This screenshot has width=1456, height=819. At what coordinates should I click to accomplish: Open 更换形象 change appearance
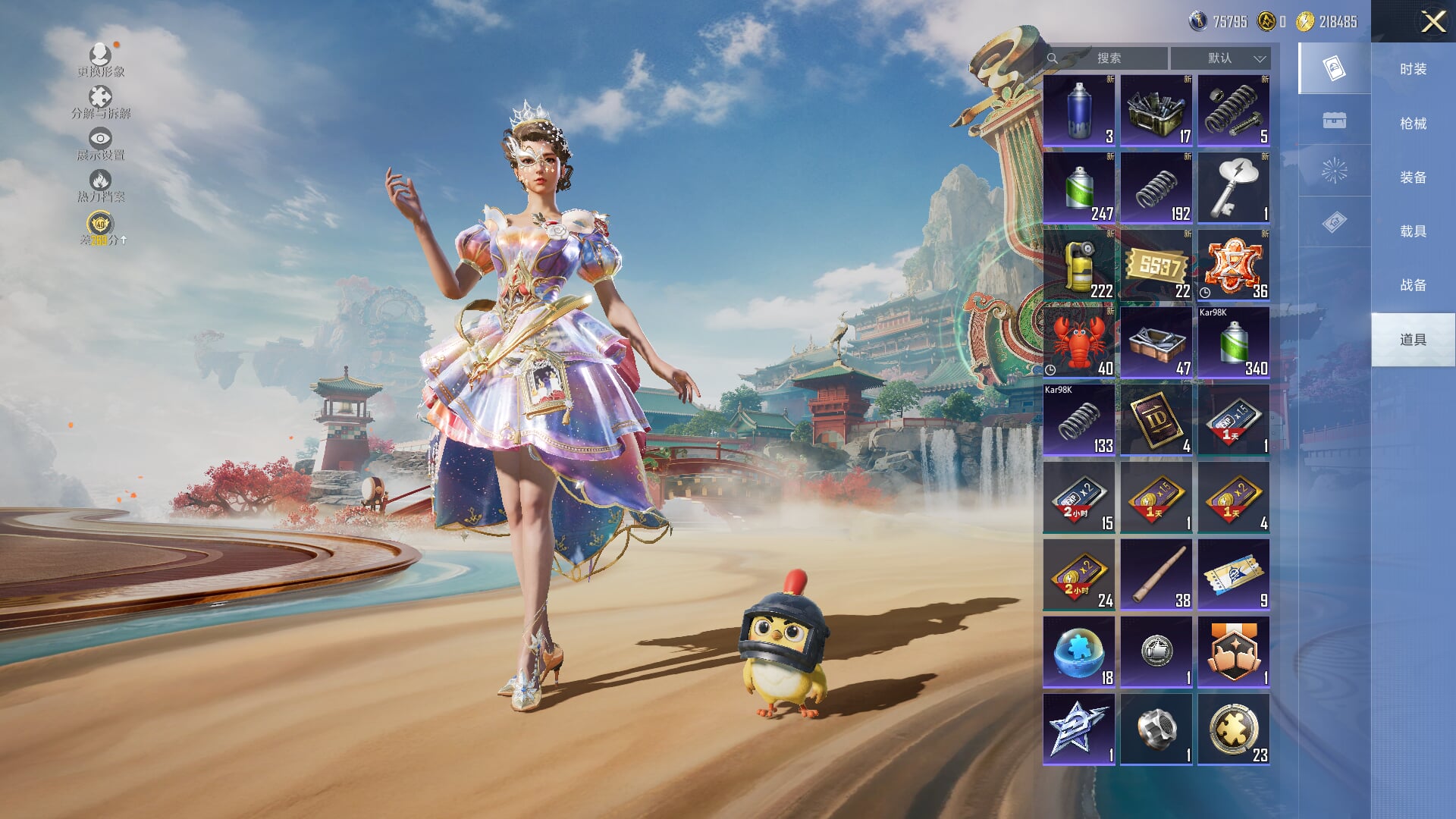click(100, 61)
